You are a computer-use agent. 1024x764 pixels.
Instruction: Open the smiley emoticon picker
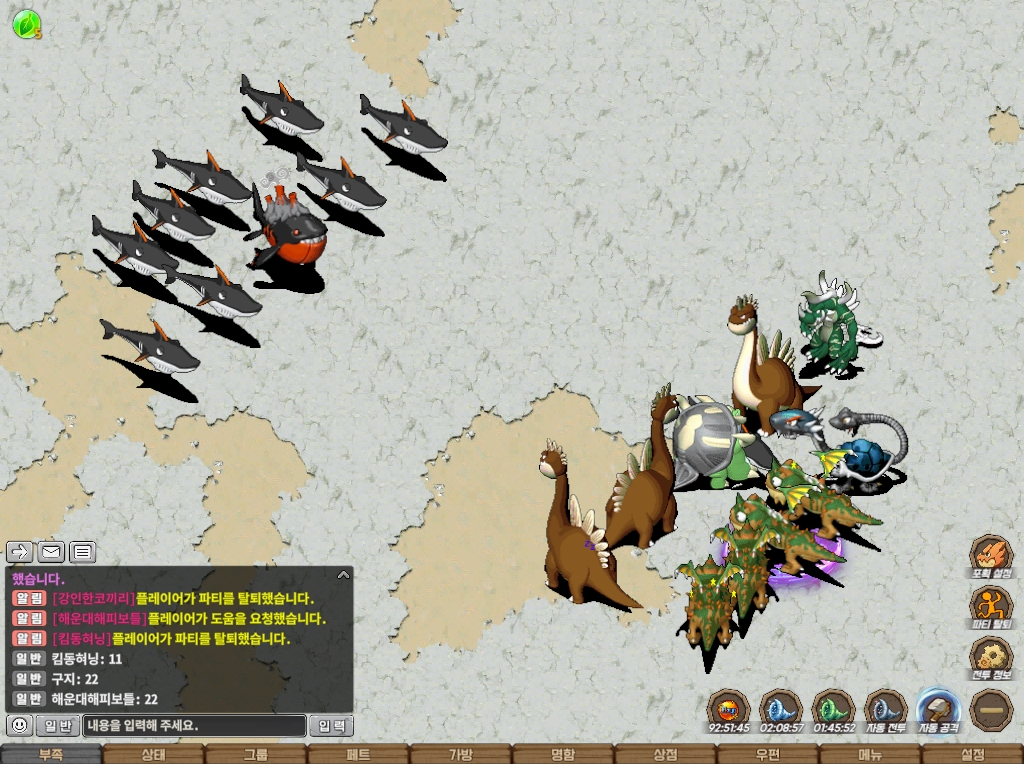19,725
